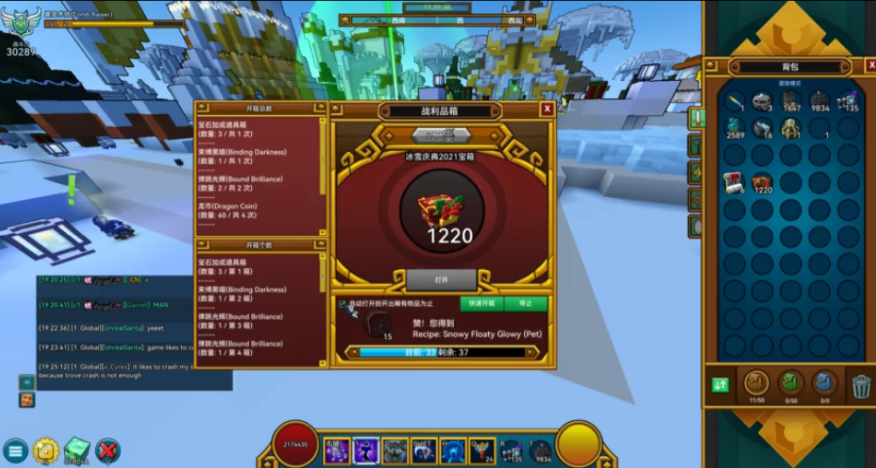
Task: Open the 11/50 bag tab in backpack
Action: (757, 384)
